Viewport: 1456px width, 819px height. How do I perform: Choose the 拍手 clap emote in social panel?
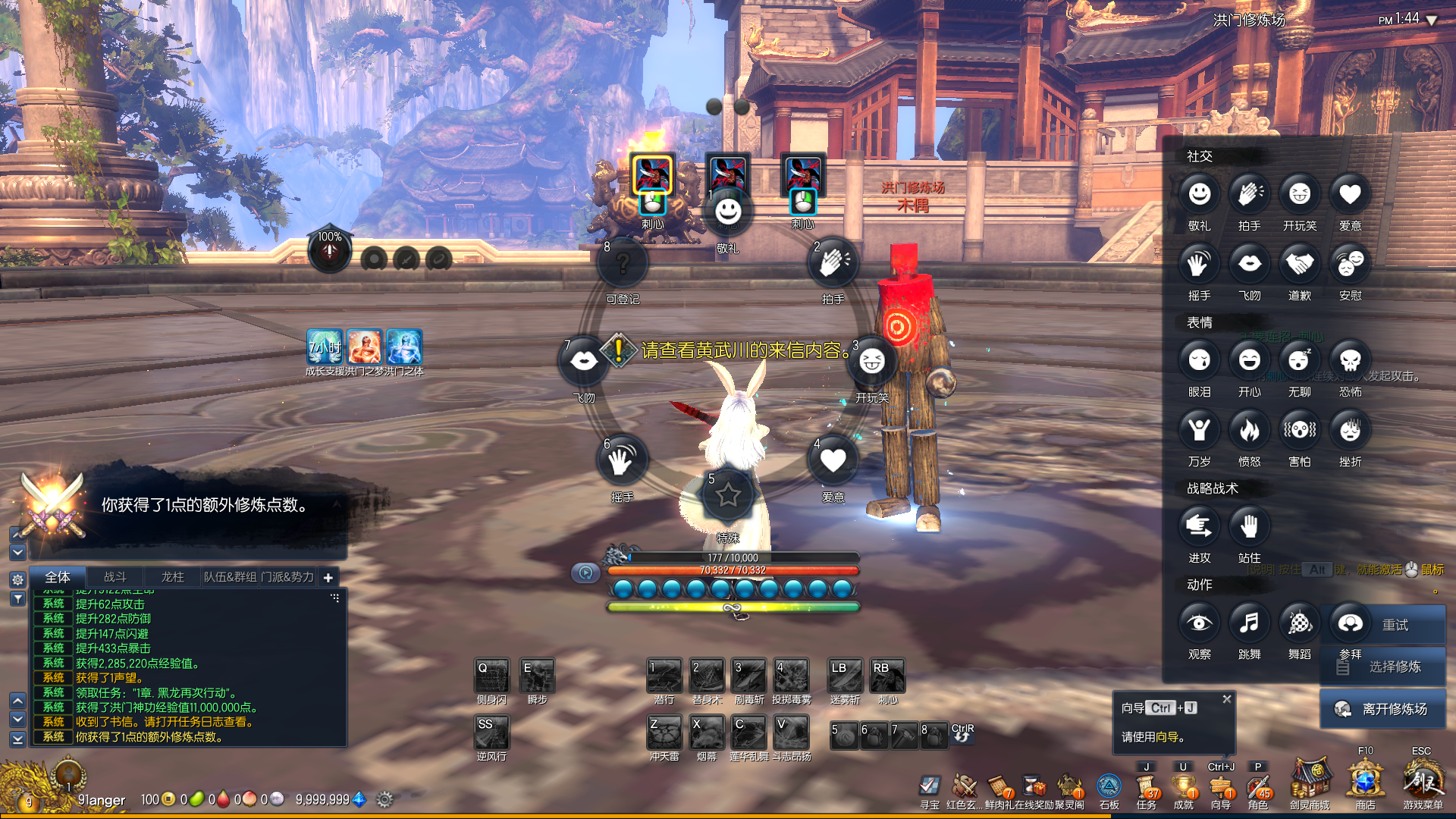(1249, 195)
